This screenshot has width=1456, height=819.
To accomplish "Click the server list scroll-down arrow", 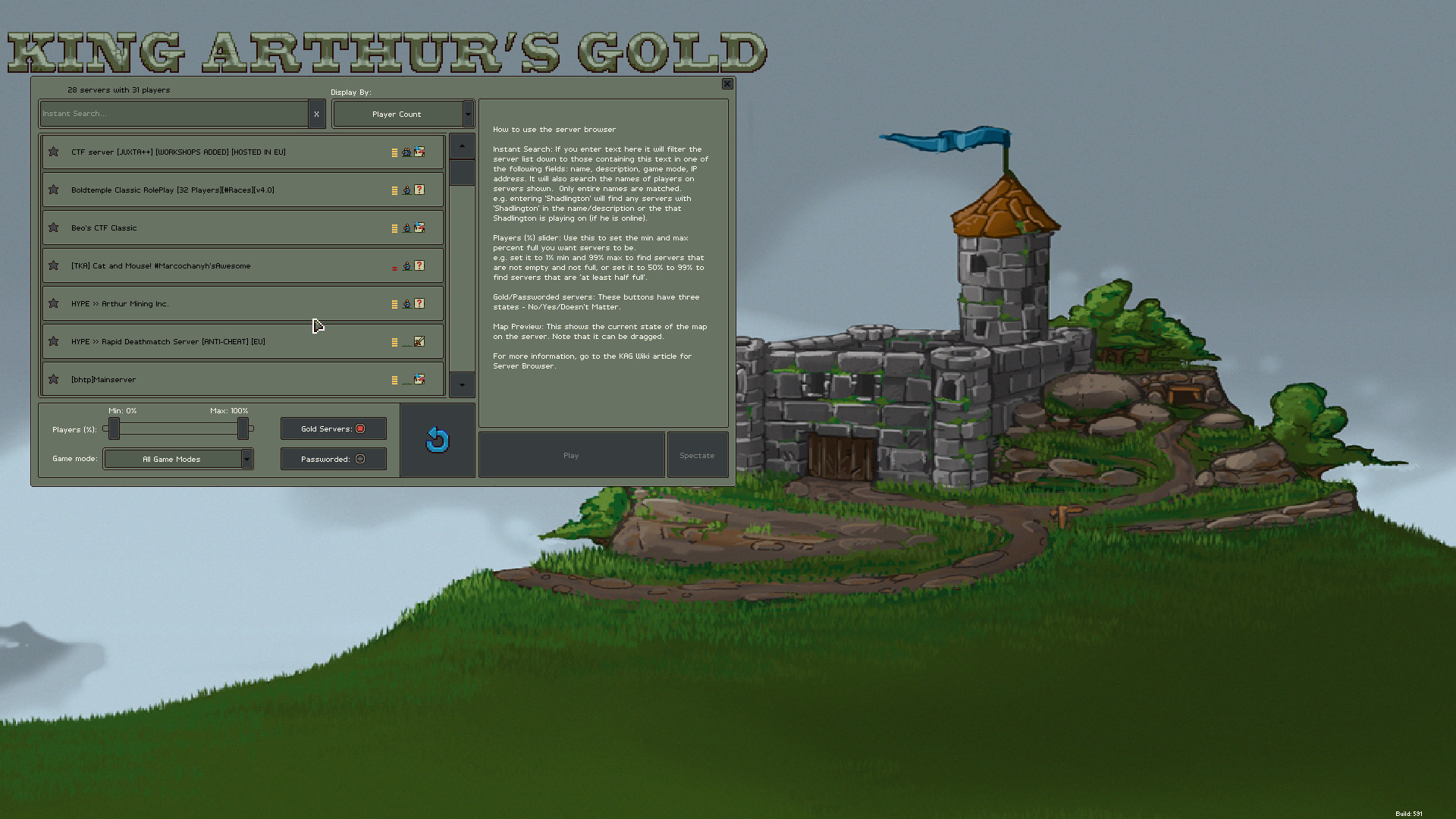I will pos(462,385).
